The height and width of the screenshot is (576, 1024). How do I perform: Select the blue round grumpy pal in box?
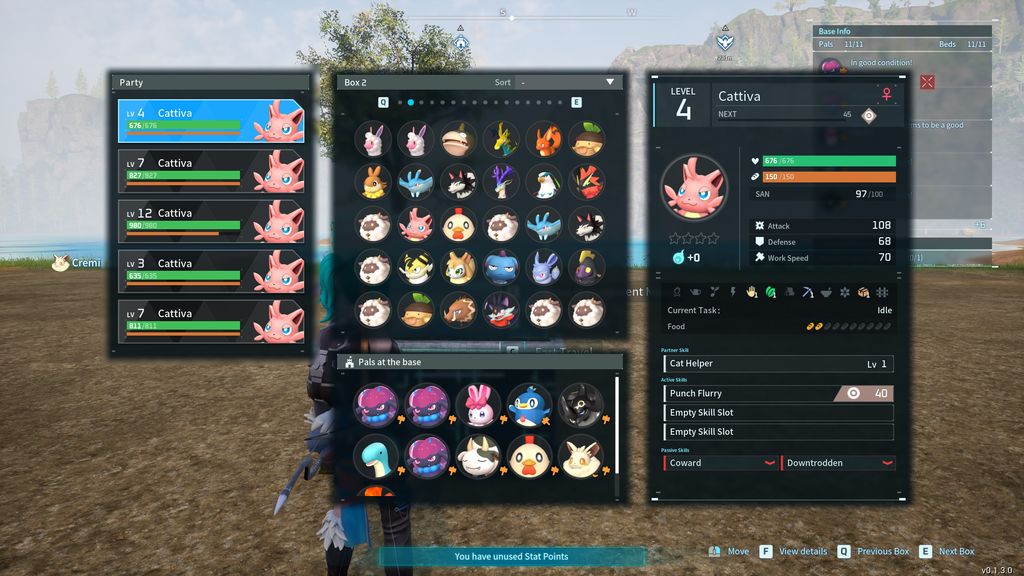[501, 267]
